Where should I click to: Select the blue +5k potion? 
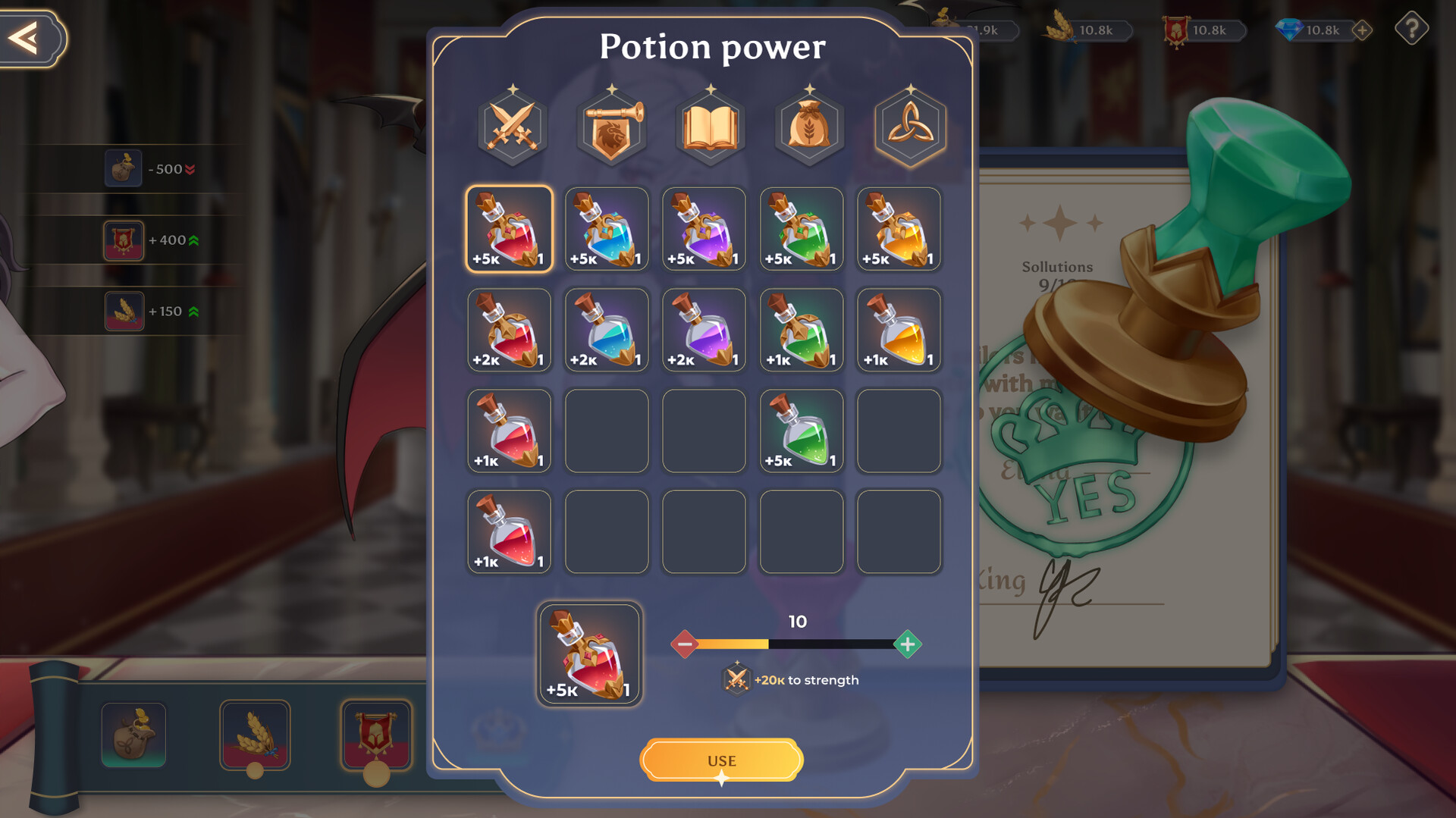(x=606, y=229)
